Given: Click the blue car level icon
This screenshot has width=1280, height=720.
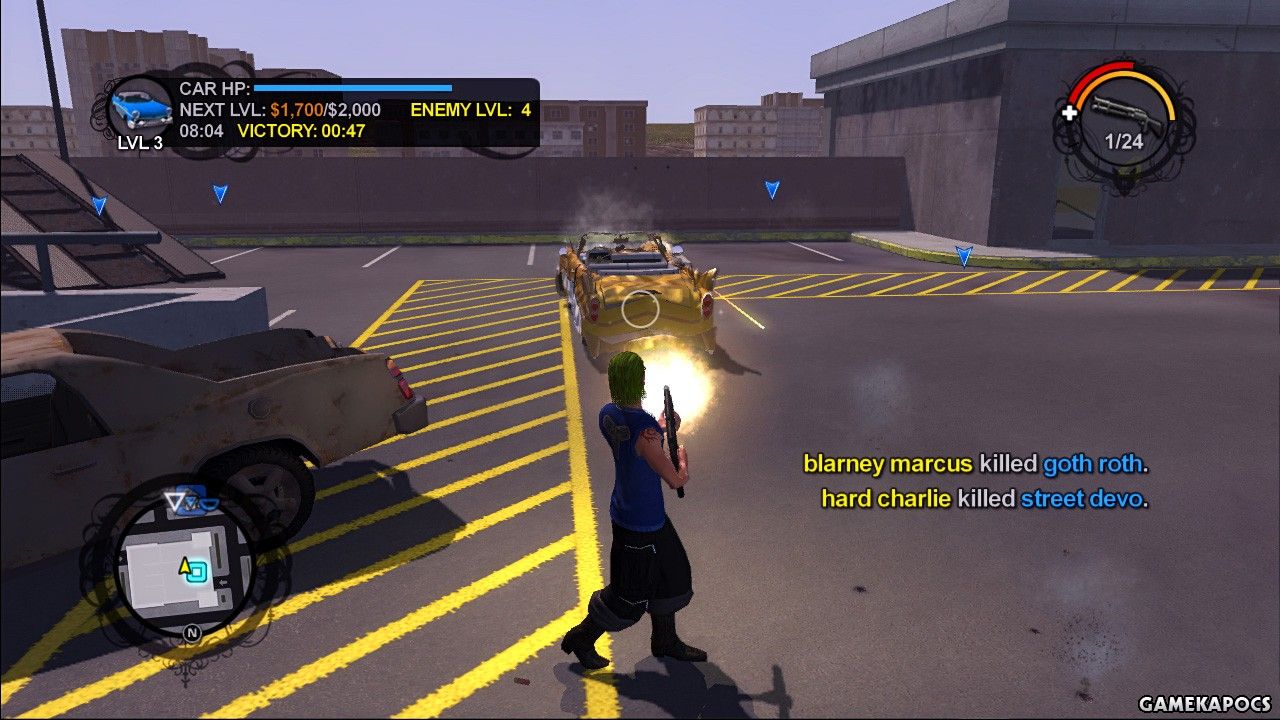Looking at the screenshot, I should point(140,105).
